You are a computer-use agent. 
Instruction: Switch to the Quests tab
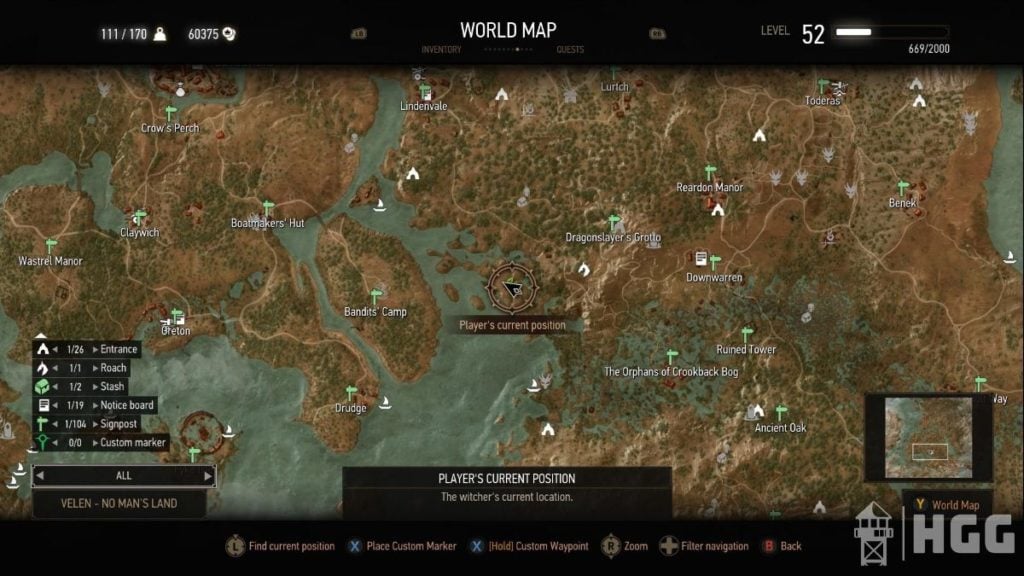point(570,49)
